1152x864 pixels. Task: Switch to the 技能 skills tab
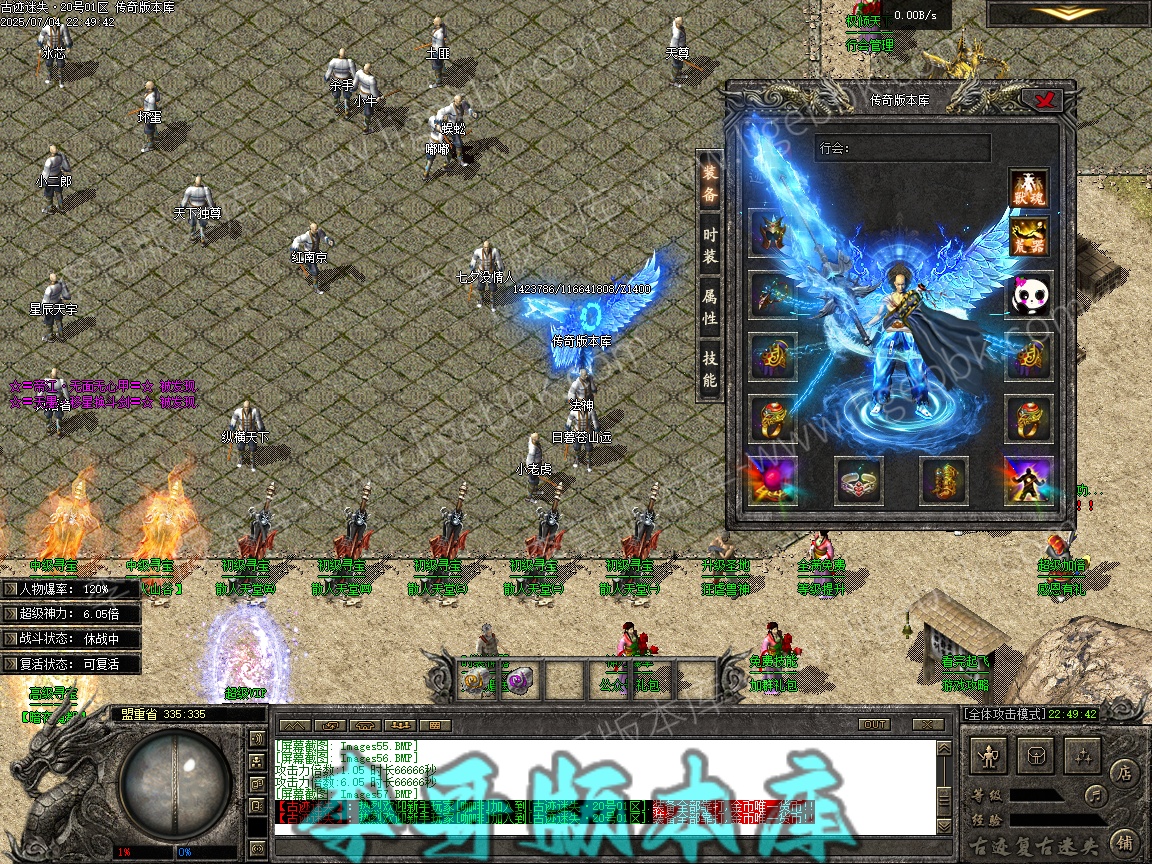(x=709, y=367)
